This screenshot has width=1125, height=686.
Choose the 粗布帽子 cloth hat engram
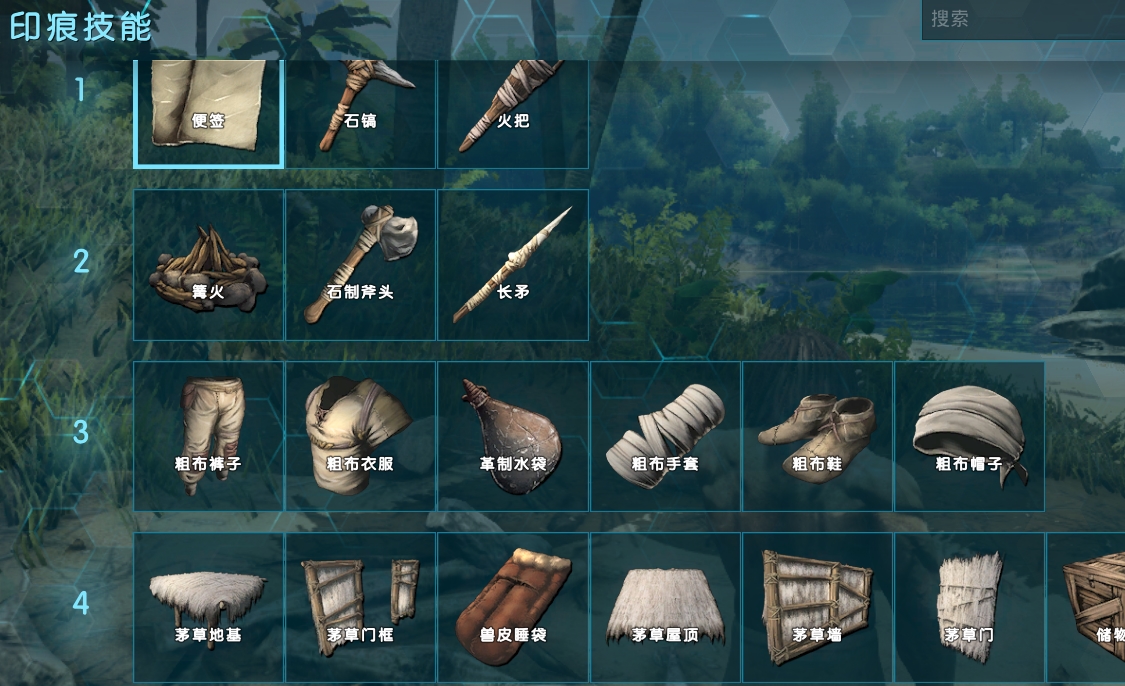[970, 437]
